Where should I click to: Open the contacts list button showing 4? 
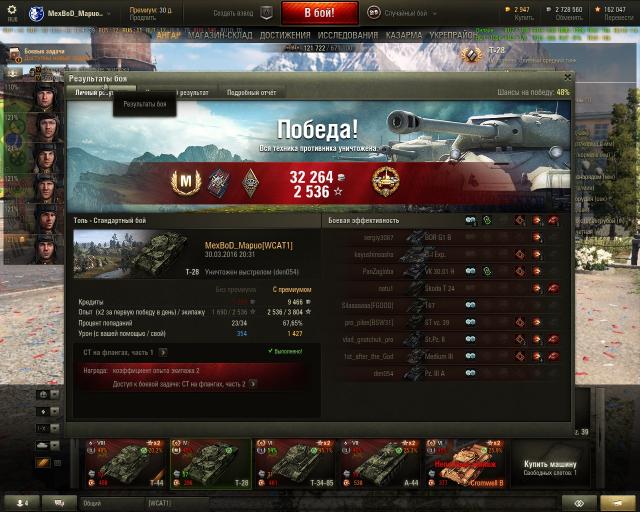[x=20, y=502]
